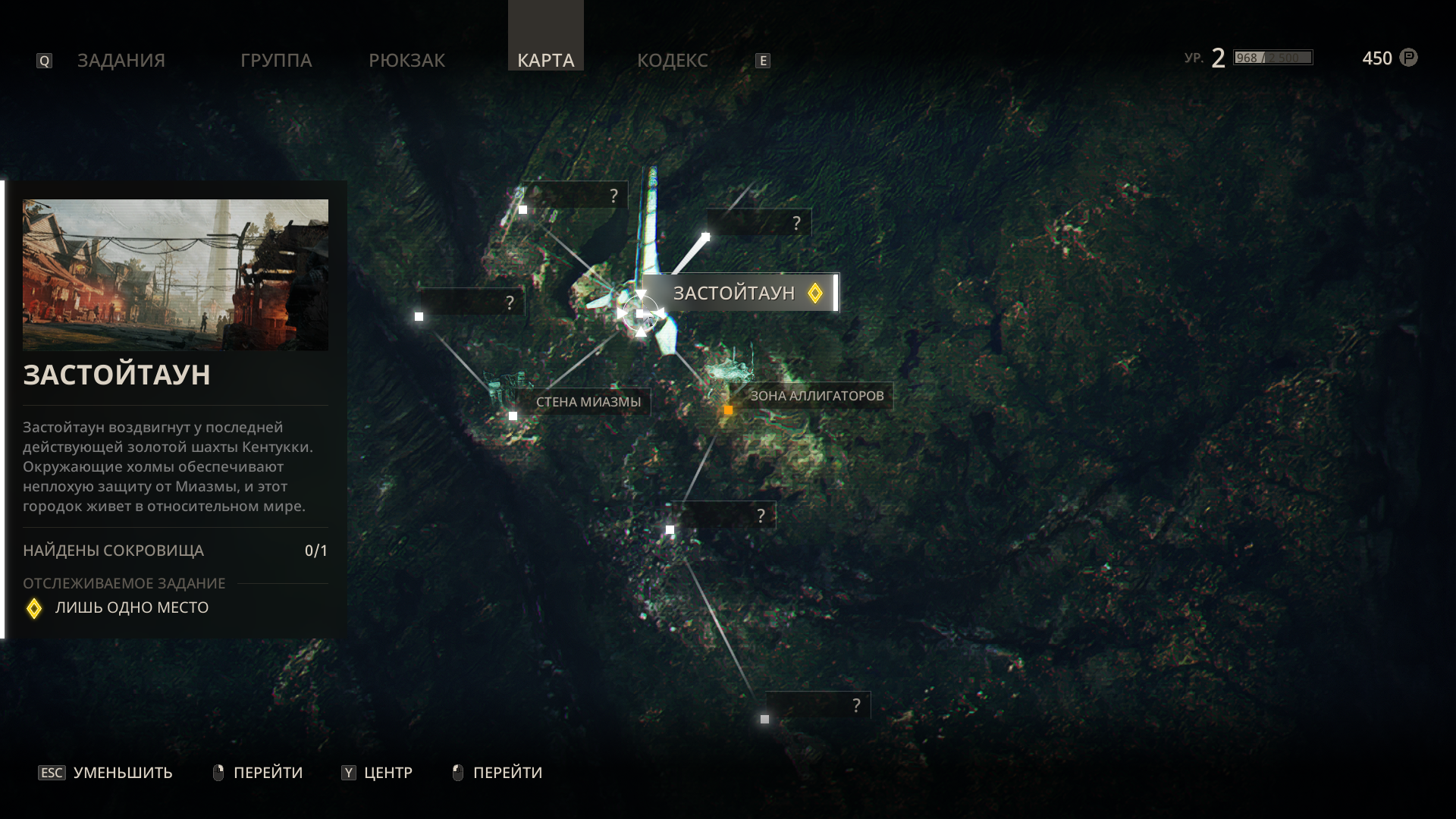The image size is (1456, 819).
Task: Select the ЗОНА АЛЛИГАТОРОВ map marker
Action: tap(816, 396)
